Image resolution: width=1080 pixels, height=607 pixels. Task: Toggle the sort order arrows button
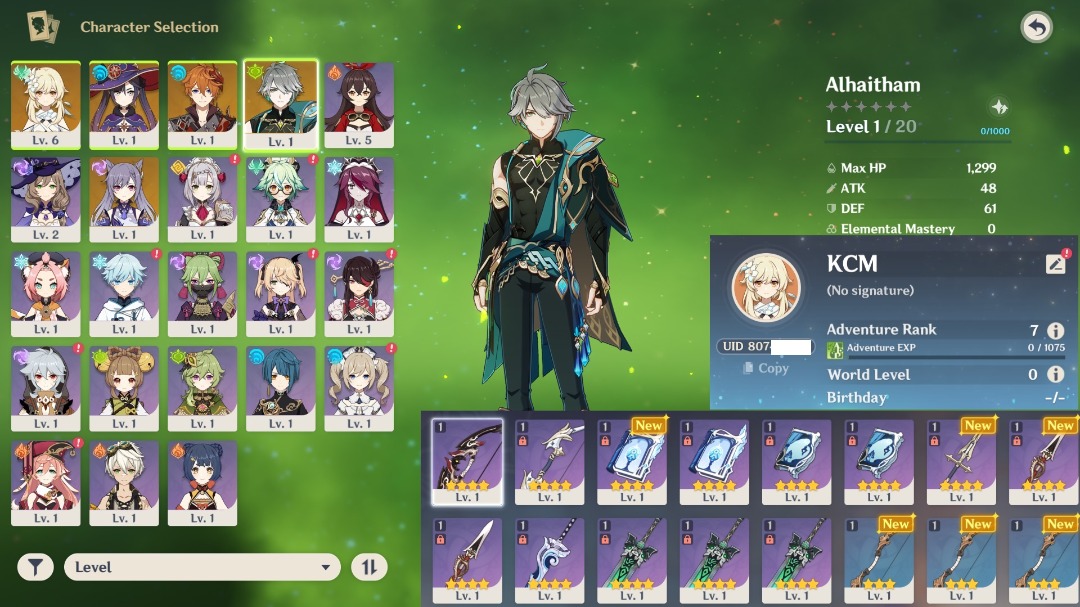point(368,567)
